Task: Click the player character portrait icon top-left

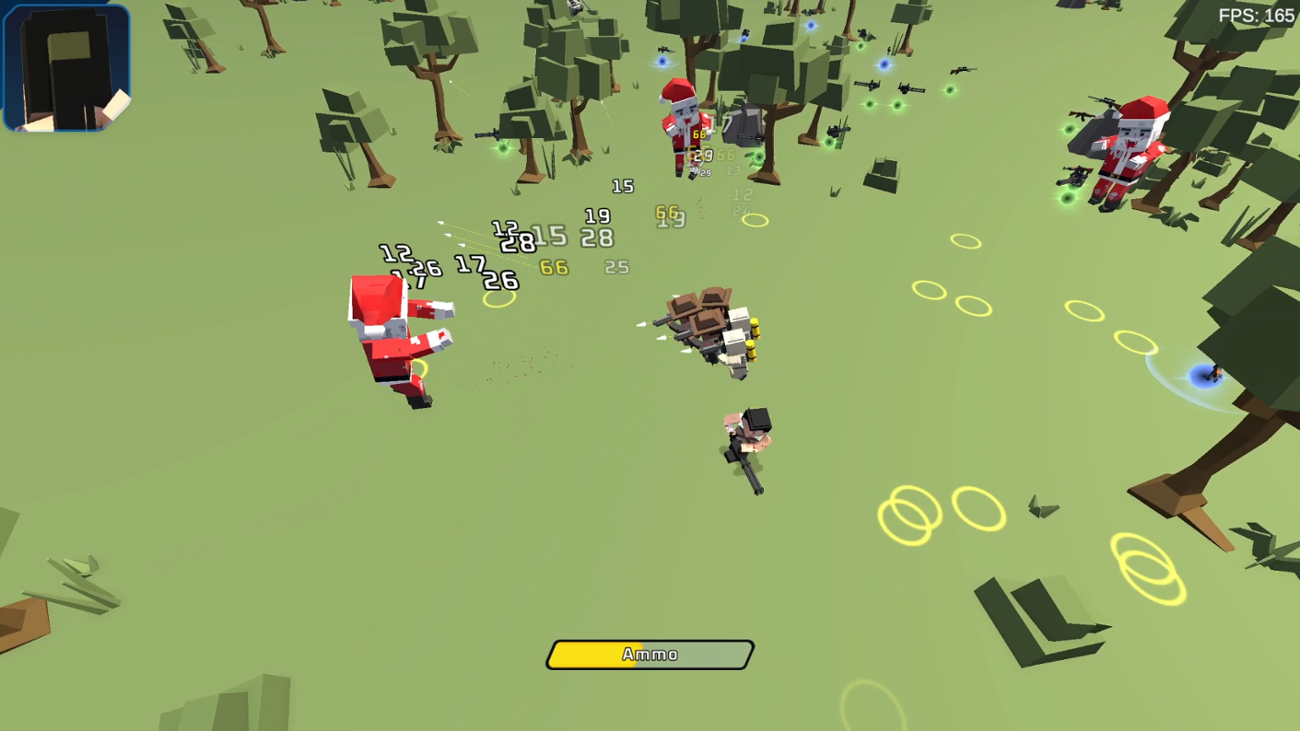Action: (65, 65)
